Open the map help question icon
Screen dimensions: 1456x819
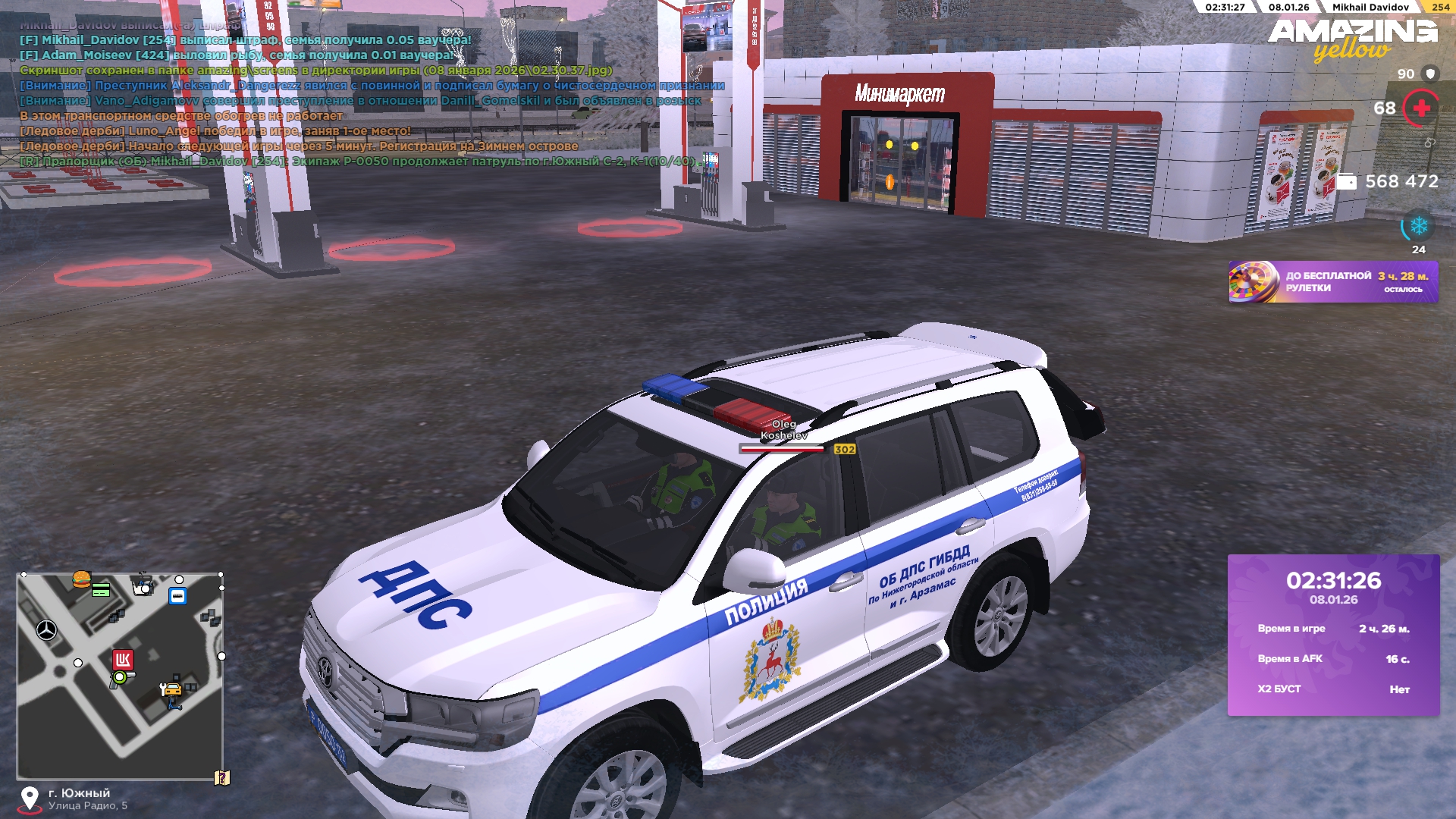click(221, 778)
